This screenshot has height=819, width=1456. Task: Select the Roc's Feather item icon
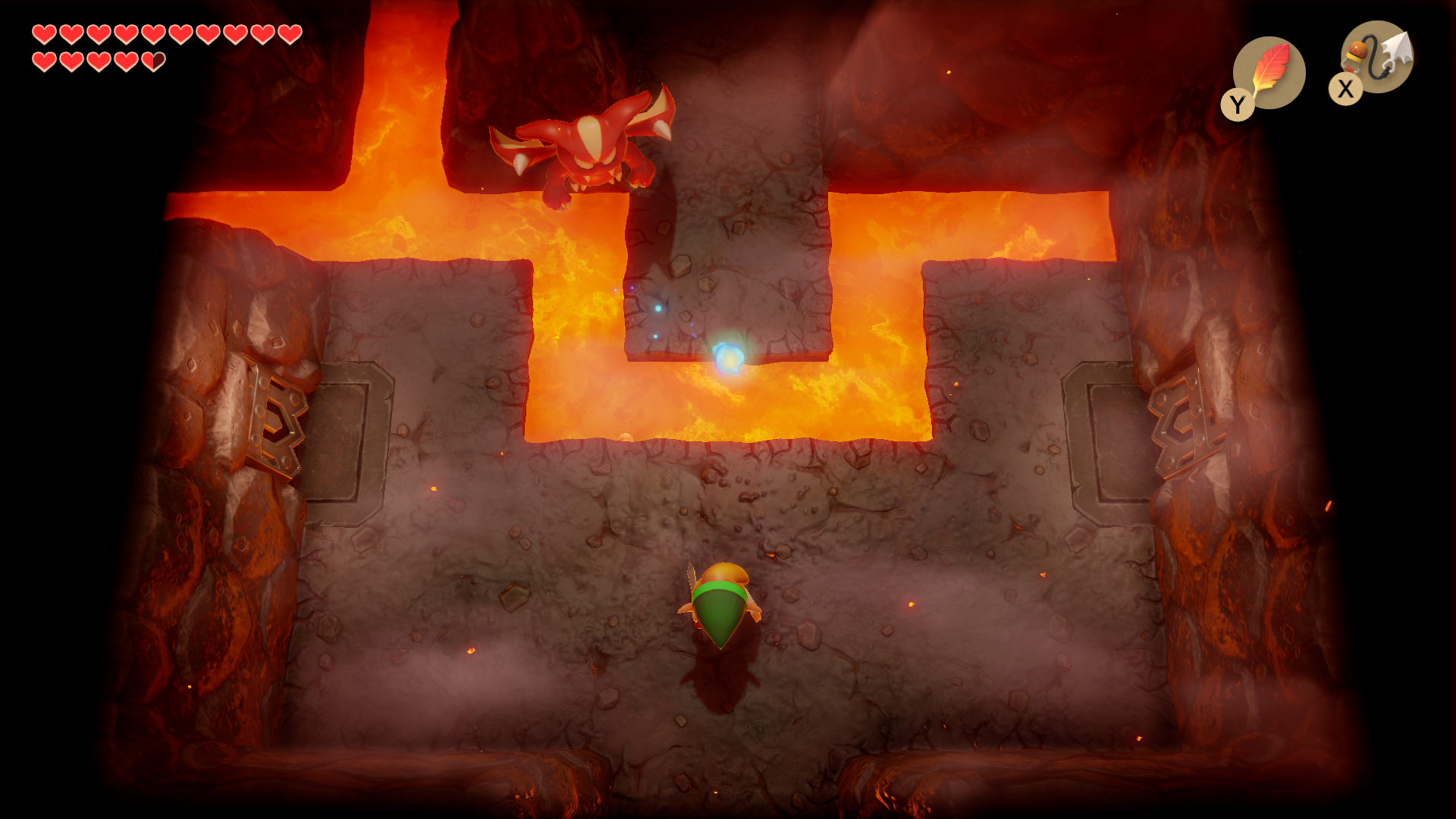pos(1269,73)
